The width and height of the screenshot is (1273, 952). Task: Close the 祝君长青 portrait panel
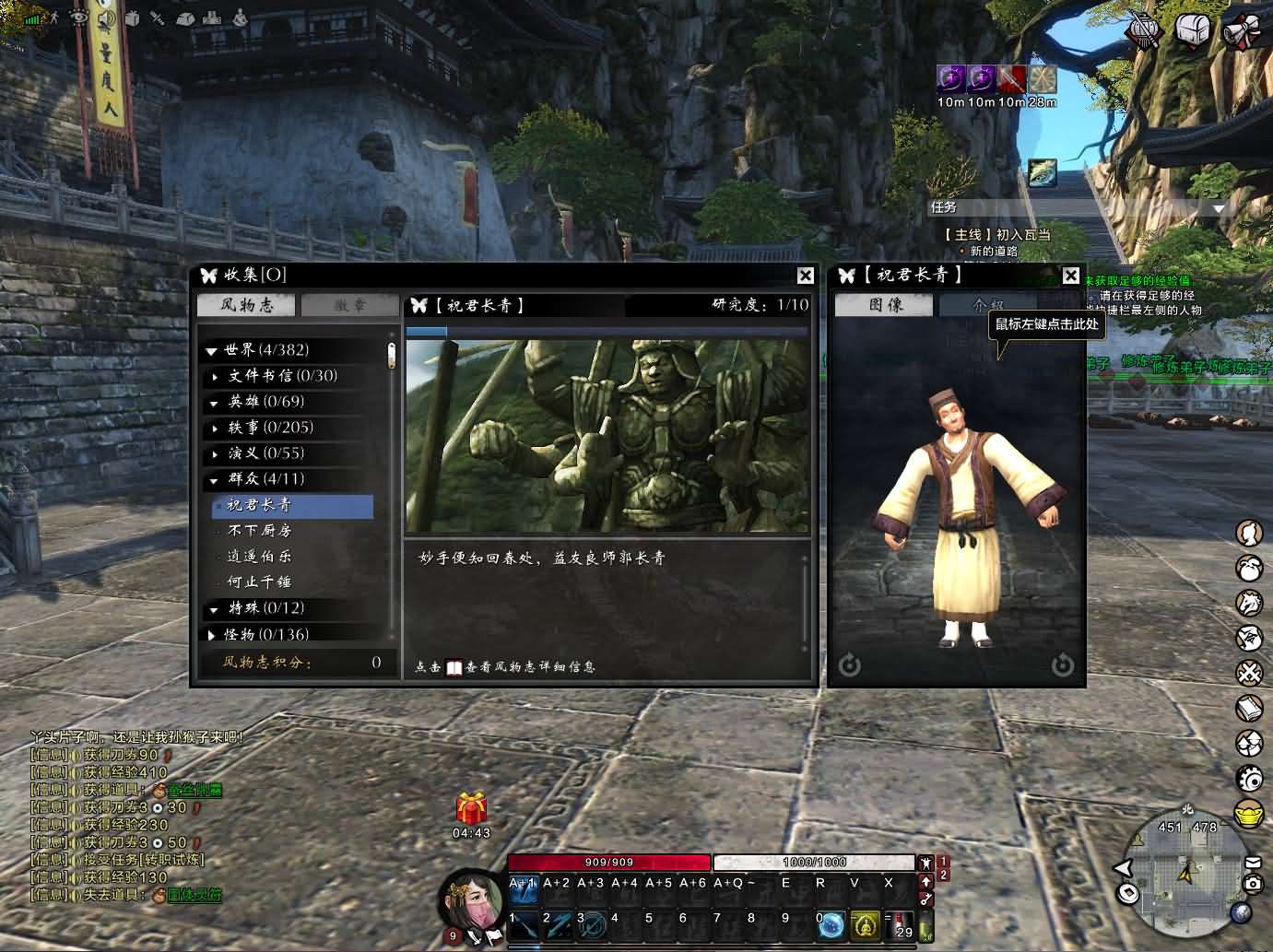(1070, 276)
